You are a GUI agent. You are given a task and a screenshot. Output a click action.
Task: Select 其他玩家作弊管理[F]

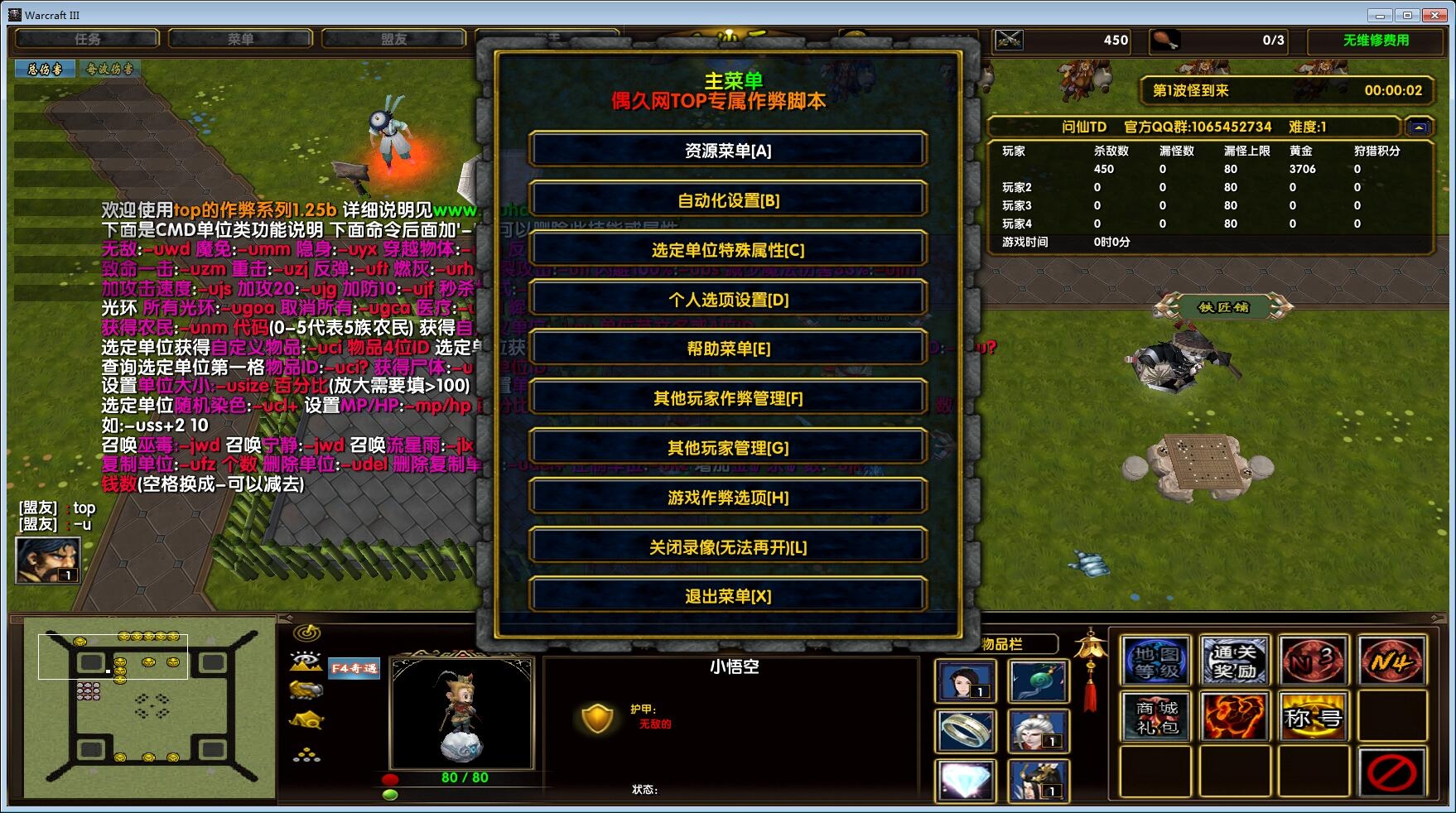pos(727,398)
